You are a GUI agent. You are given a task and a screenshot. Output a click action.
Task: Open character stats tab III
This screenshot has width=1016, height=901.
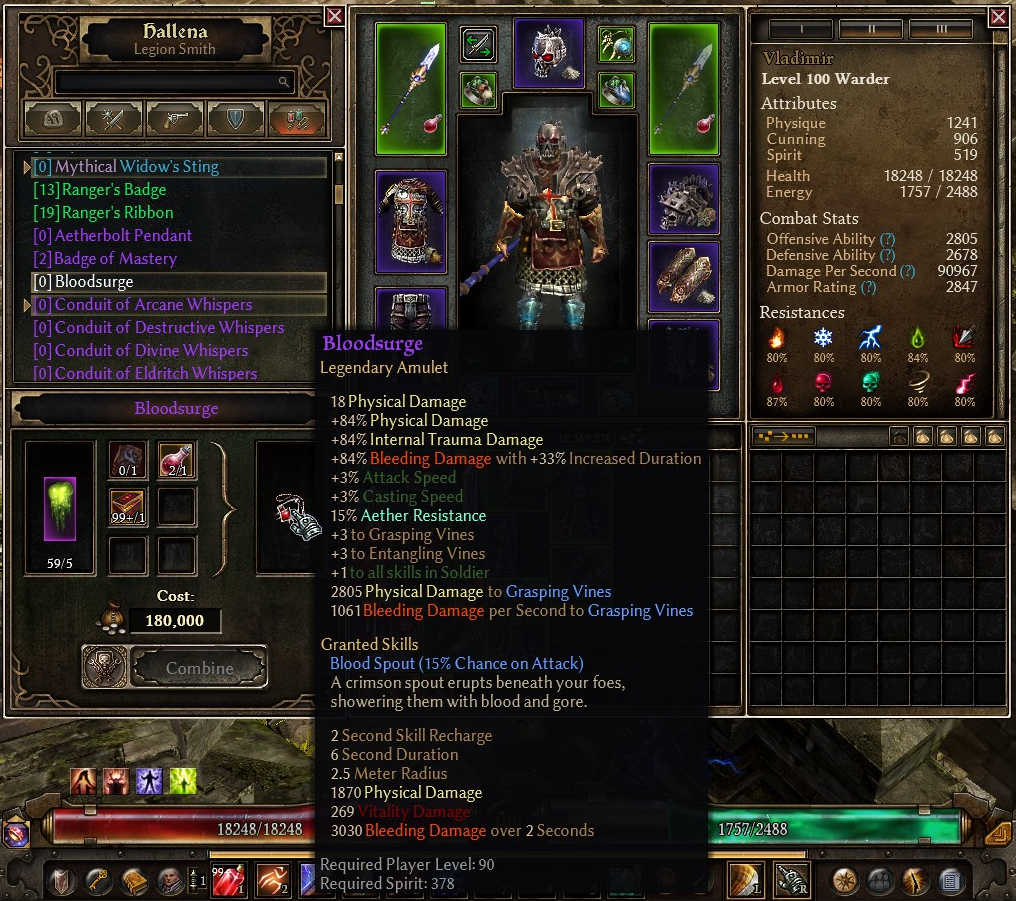(x=940, y=29)
